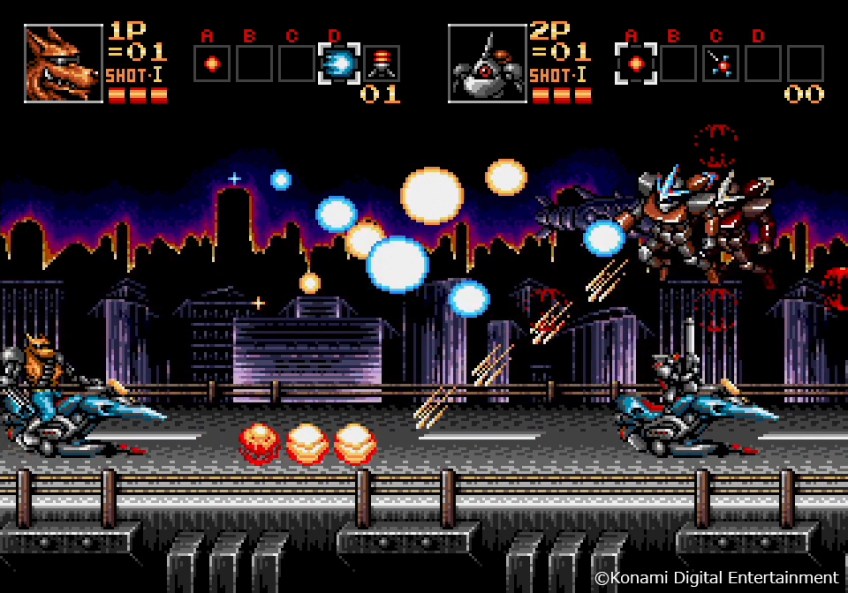Click Player 1's wolf character portrait
Viewport: 848px width, 593px height.
63,64
